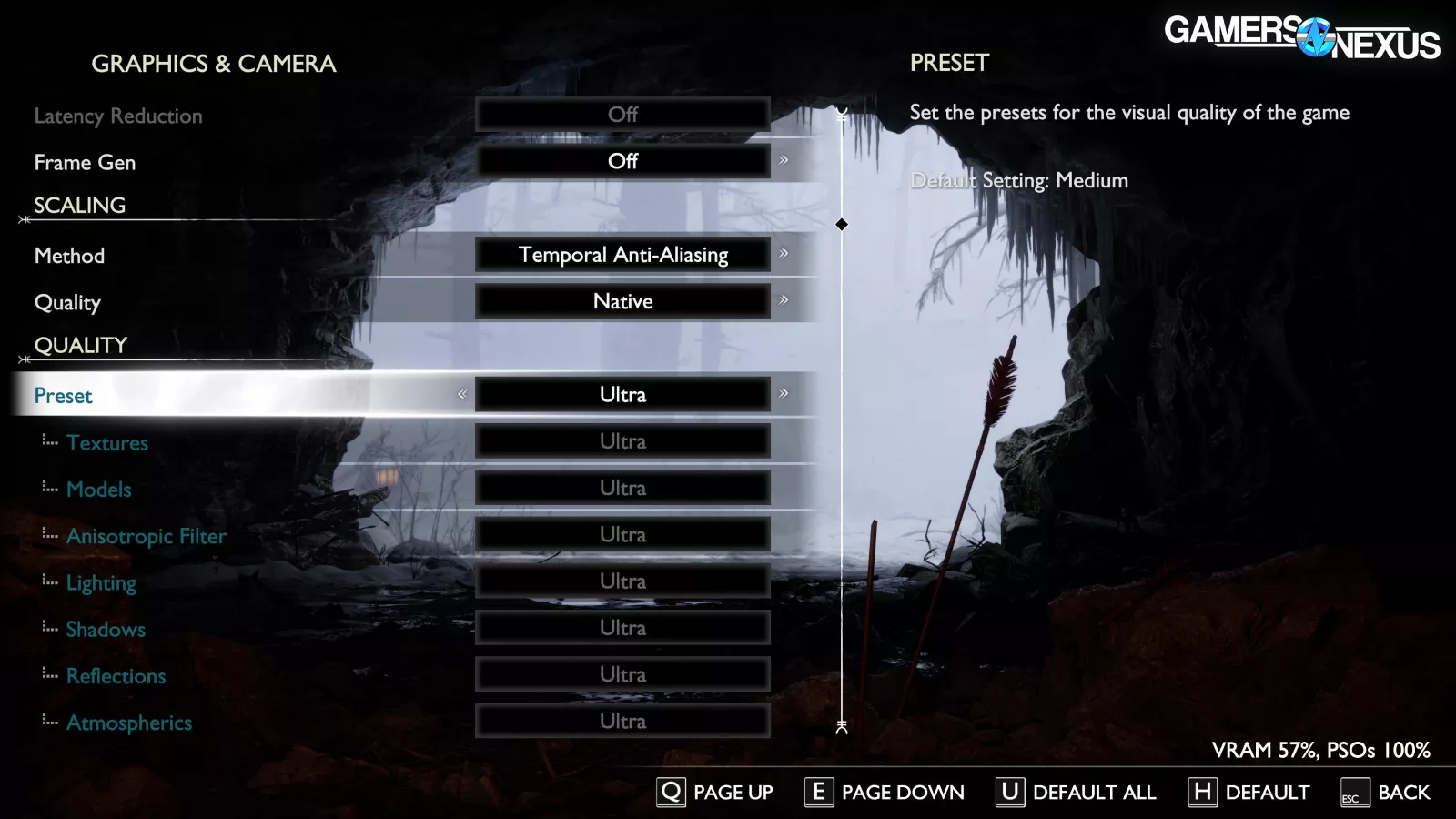Click the right arrow beside Native

point(784,300)
